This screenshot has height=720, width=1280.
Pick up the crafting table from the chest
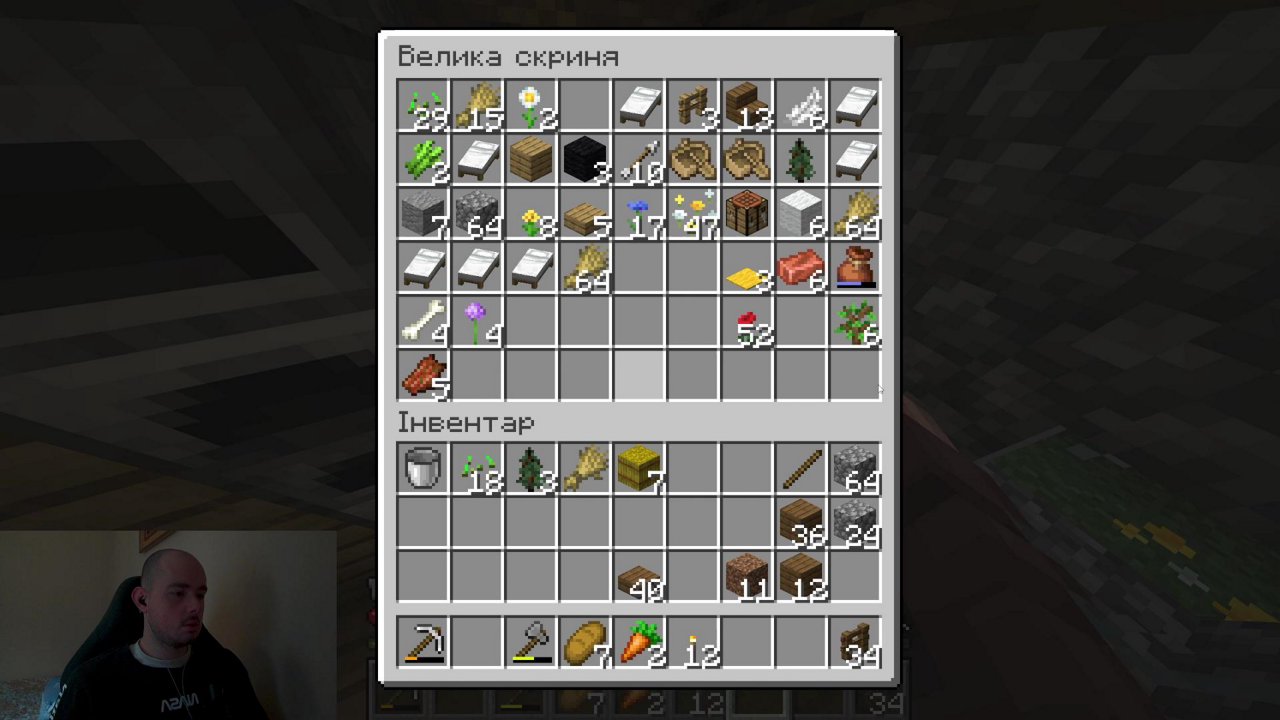[746, 214]
